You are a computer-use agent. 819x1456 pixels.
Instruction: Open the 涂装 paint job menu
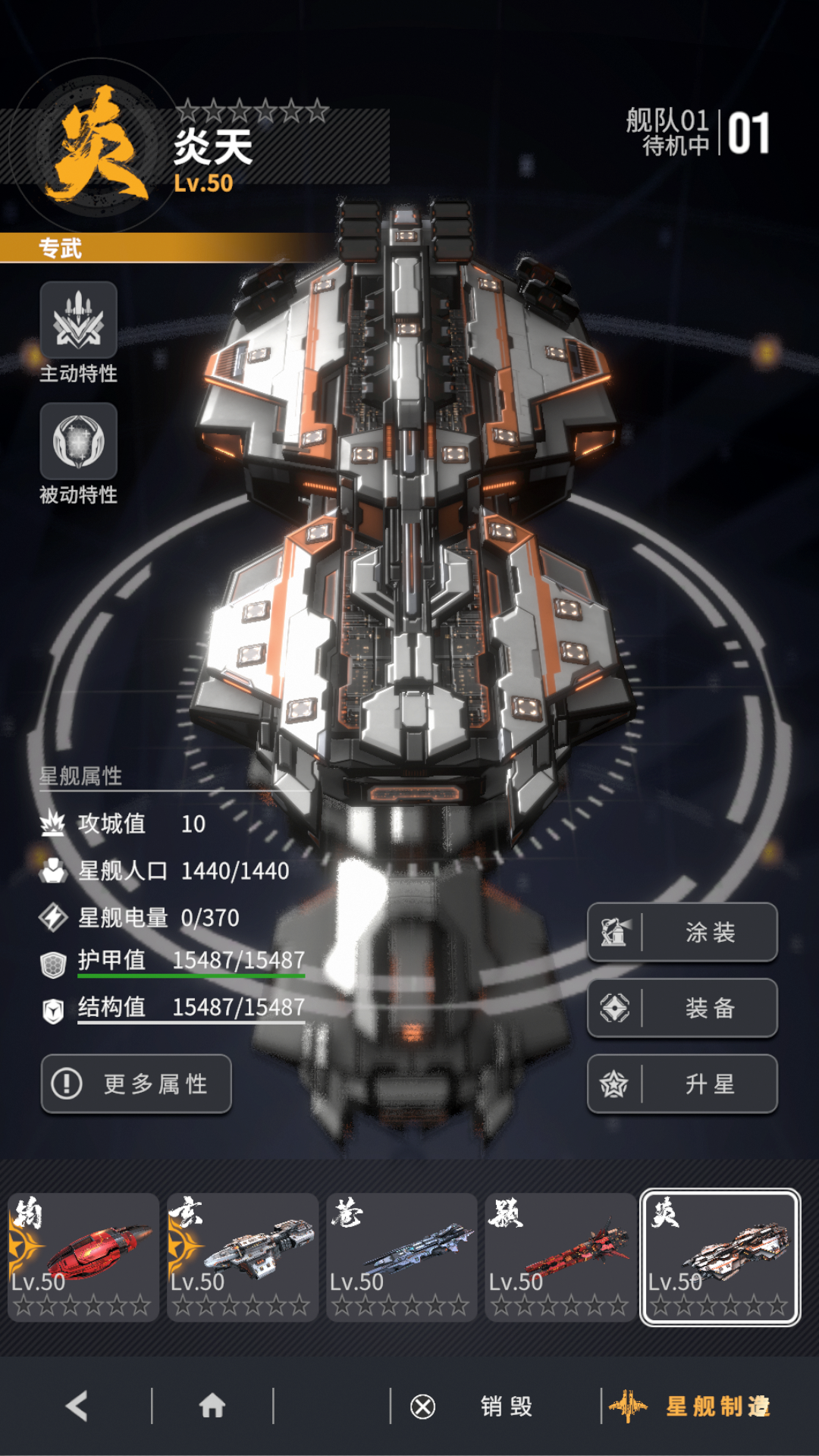tap(682, 932)
